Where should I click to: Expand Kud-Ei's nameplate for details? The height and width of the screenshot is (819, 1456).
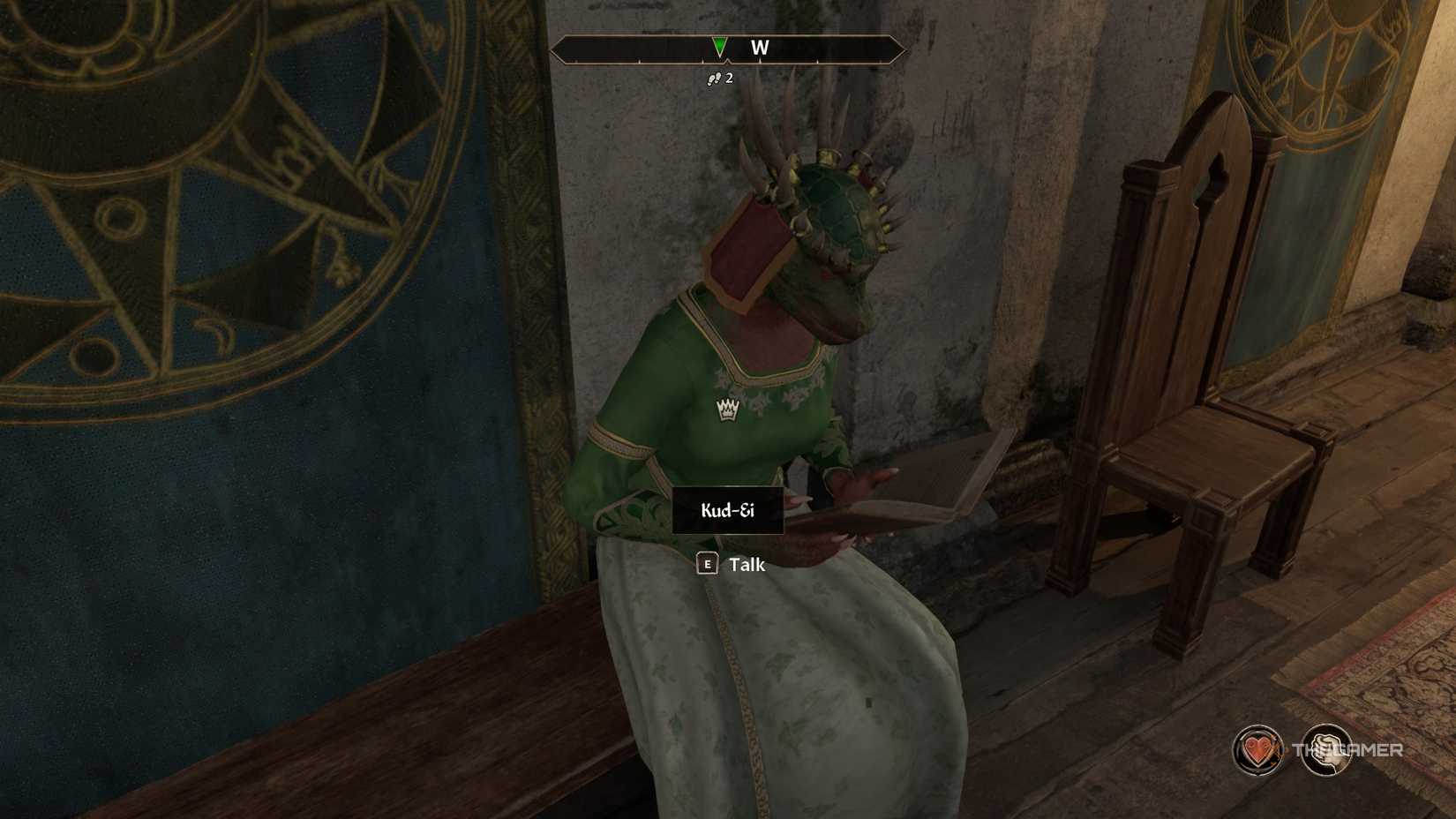727,510
